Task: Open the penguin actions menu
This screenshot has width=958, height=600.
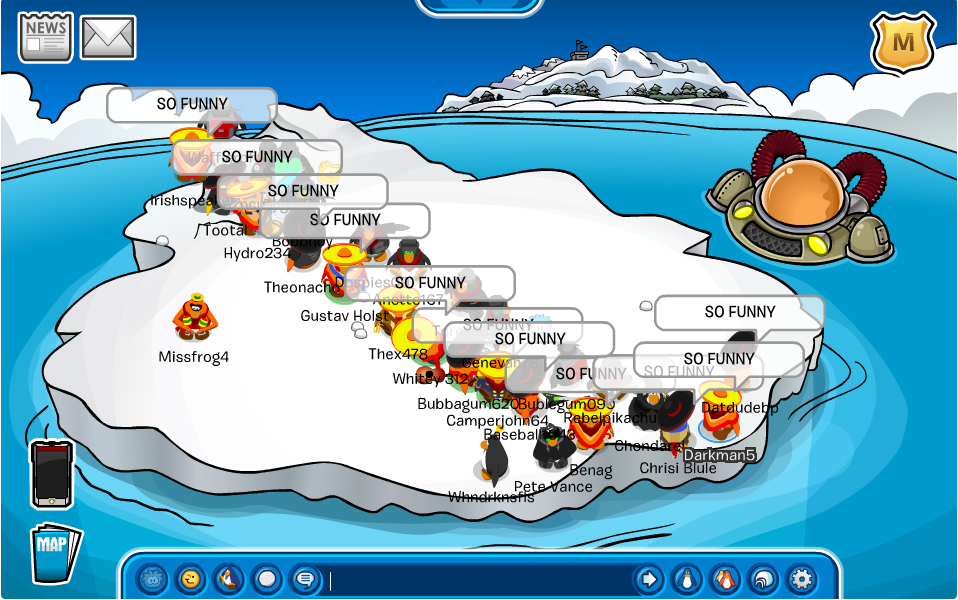Action: coord(228,578)
